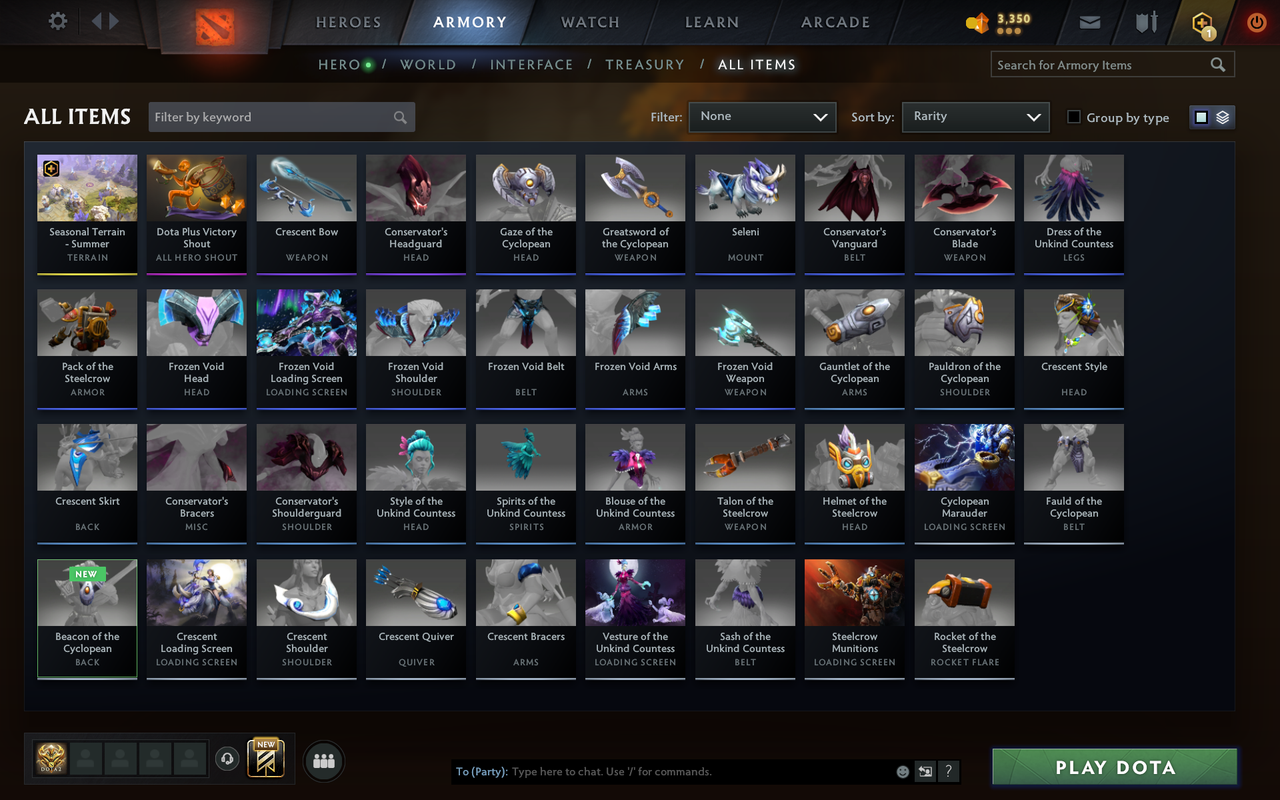The width and height of the screenshot is (1280, 800).
Task: Click the red power button to quit
Action: [1256, 21]
